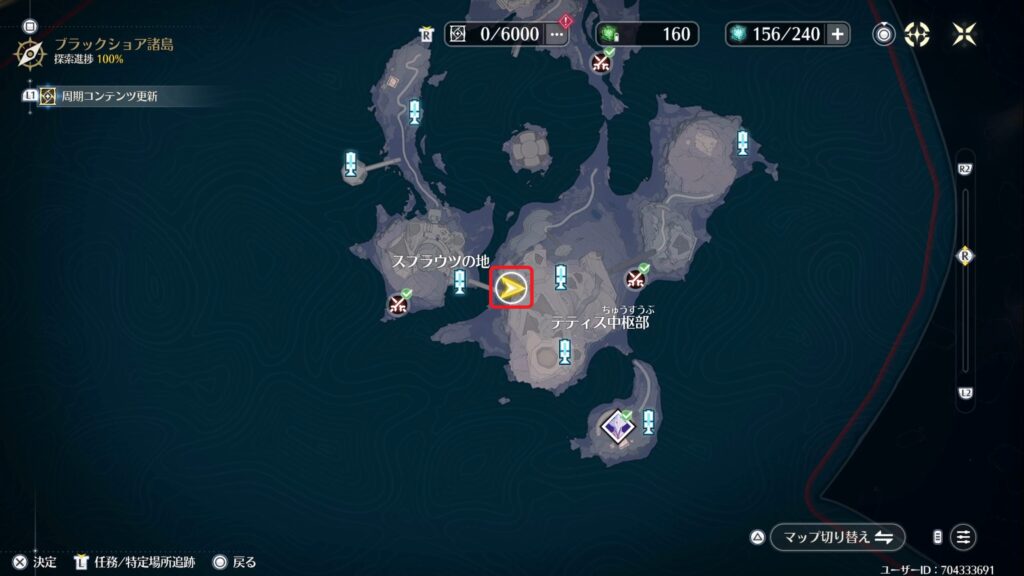Select the teleport beacon beside スプラウツの地 label
The image size is (1024, 576).
click(x=460, y=282)
